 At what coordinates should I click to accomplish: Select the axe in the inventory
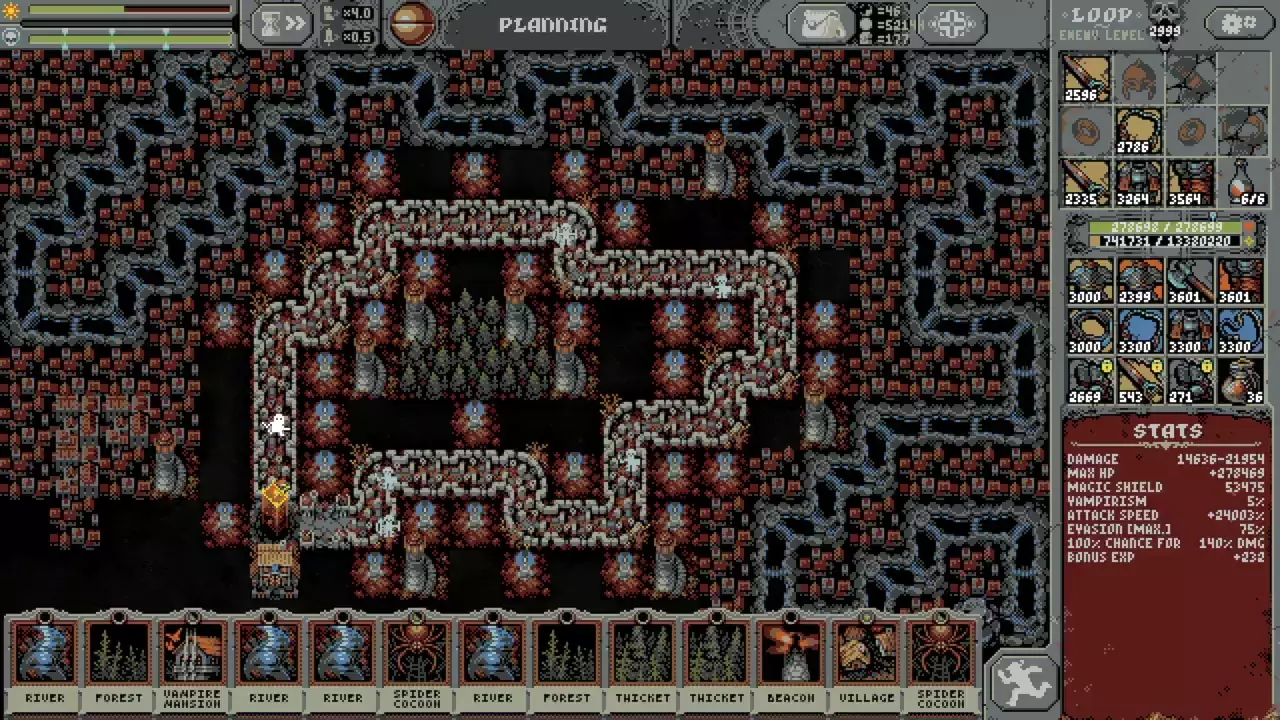1189,281
